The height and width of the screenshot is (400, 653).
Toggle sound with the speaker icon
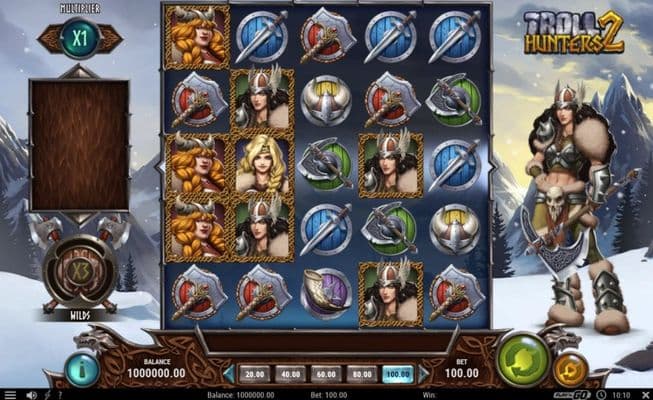(29, 394)
